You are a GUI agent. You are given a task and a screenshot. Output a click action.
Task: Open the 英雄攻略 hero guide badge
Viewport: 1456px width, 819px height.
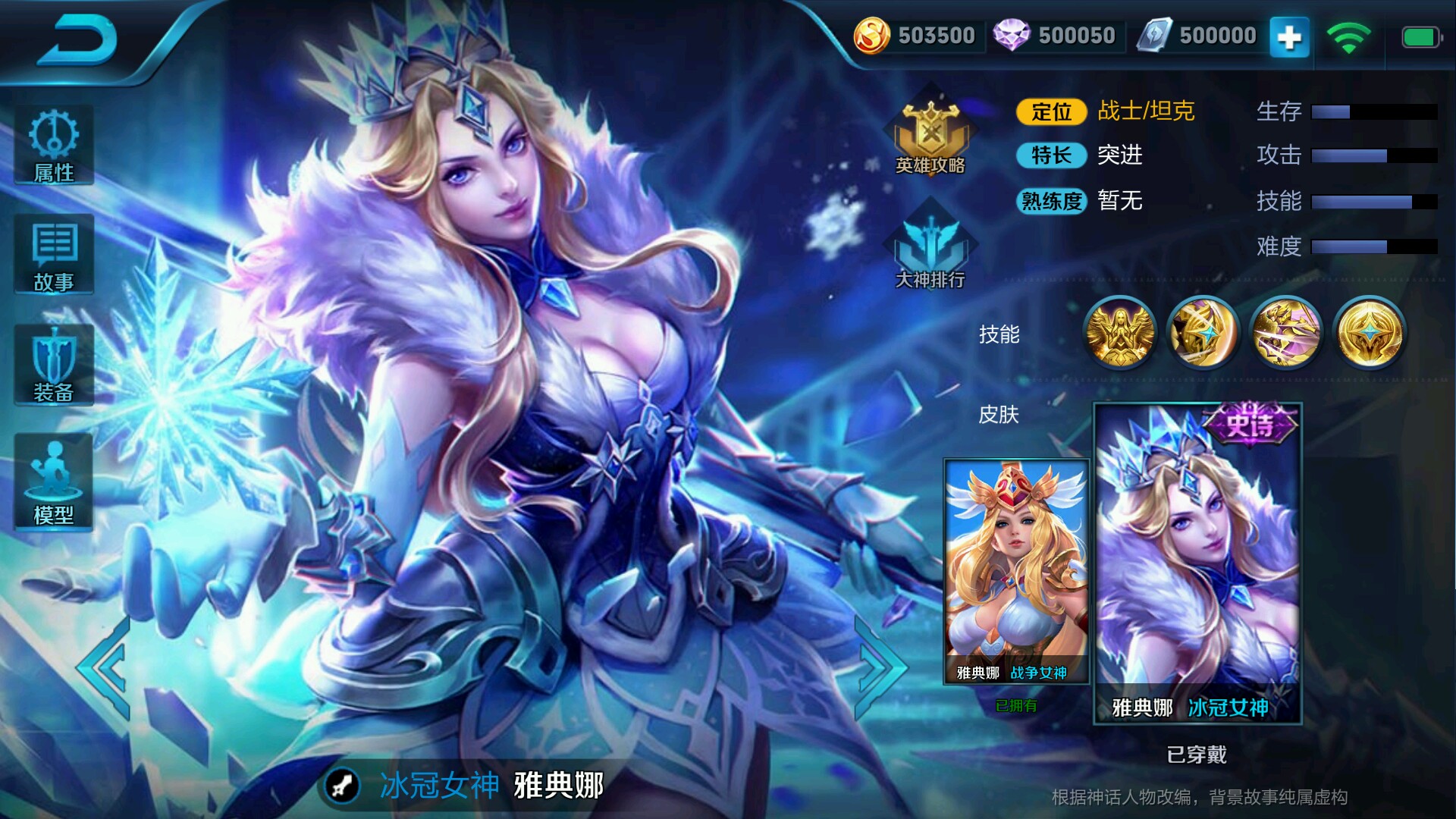point(931,136)
